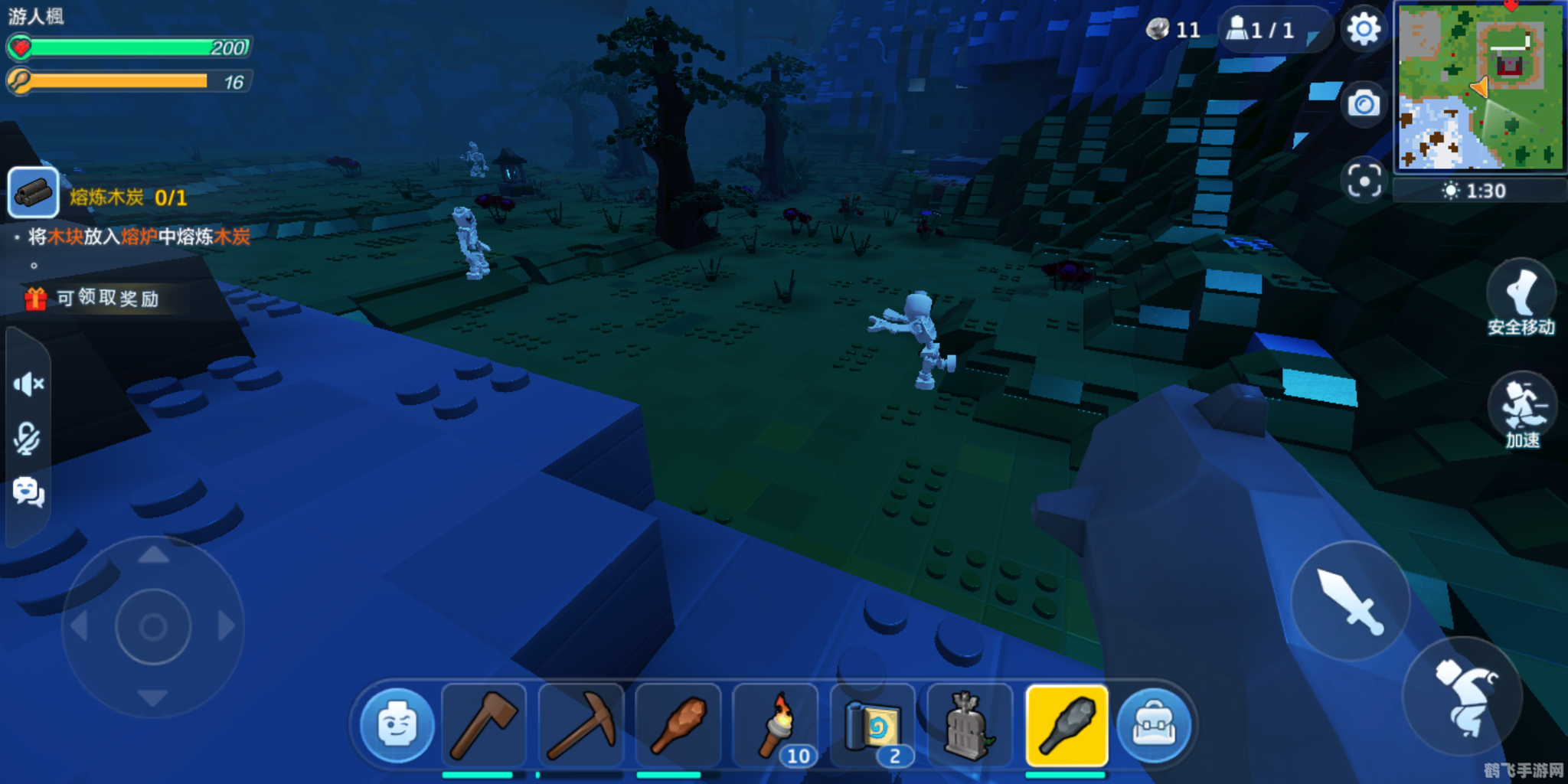
Task: Activate 安全移动 safe move button
Action: coord(1521,299)
